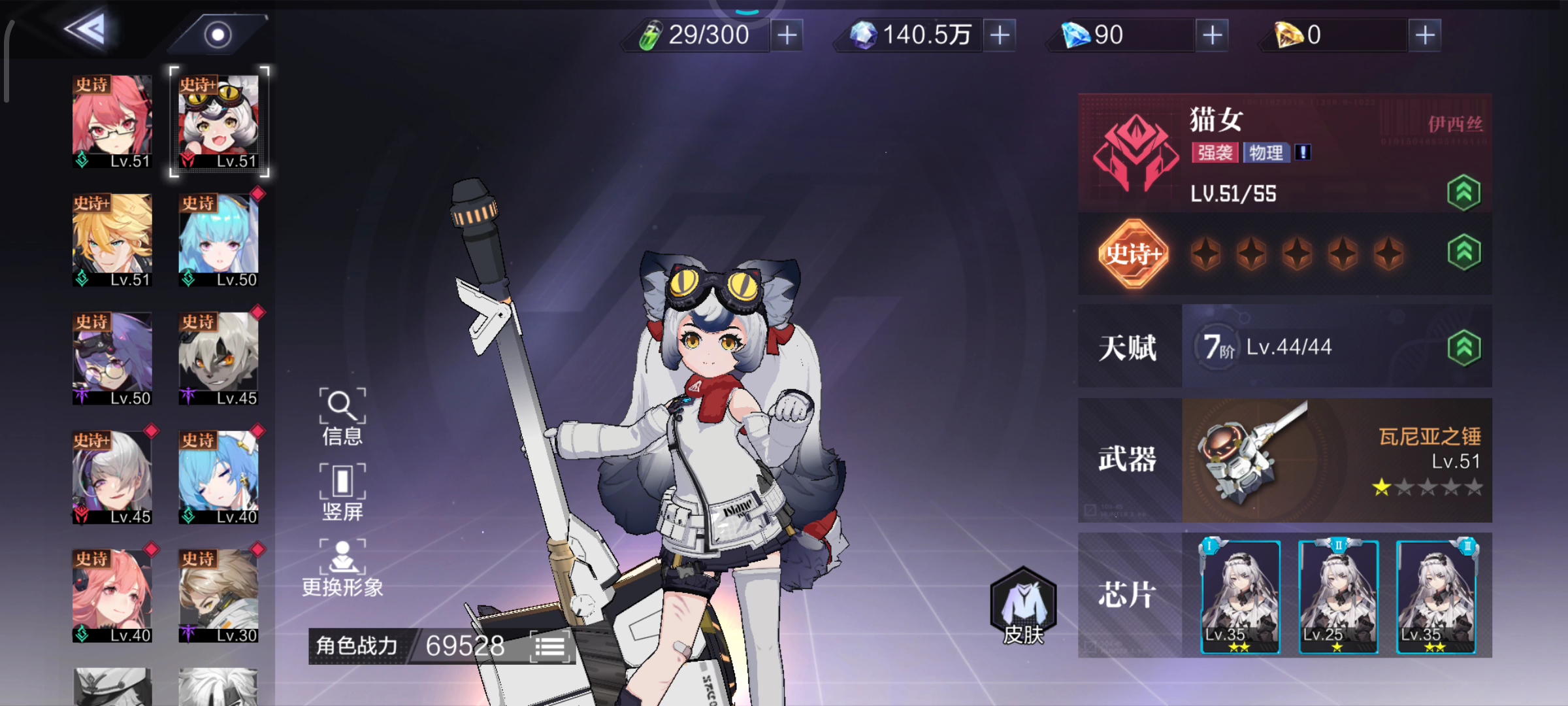Upgrade the 天赋 talent level
This screenshot has height=706, width=1568.
1463,347
